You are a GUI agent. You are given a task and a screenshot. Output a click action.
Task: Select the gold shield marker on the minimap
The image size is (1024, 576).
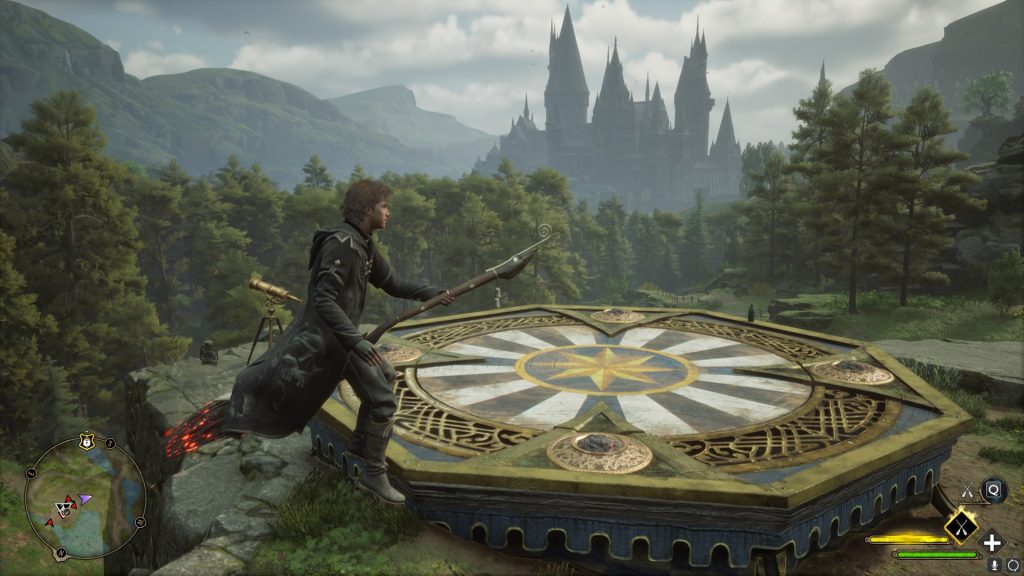(86, 440)
